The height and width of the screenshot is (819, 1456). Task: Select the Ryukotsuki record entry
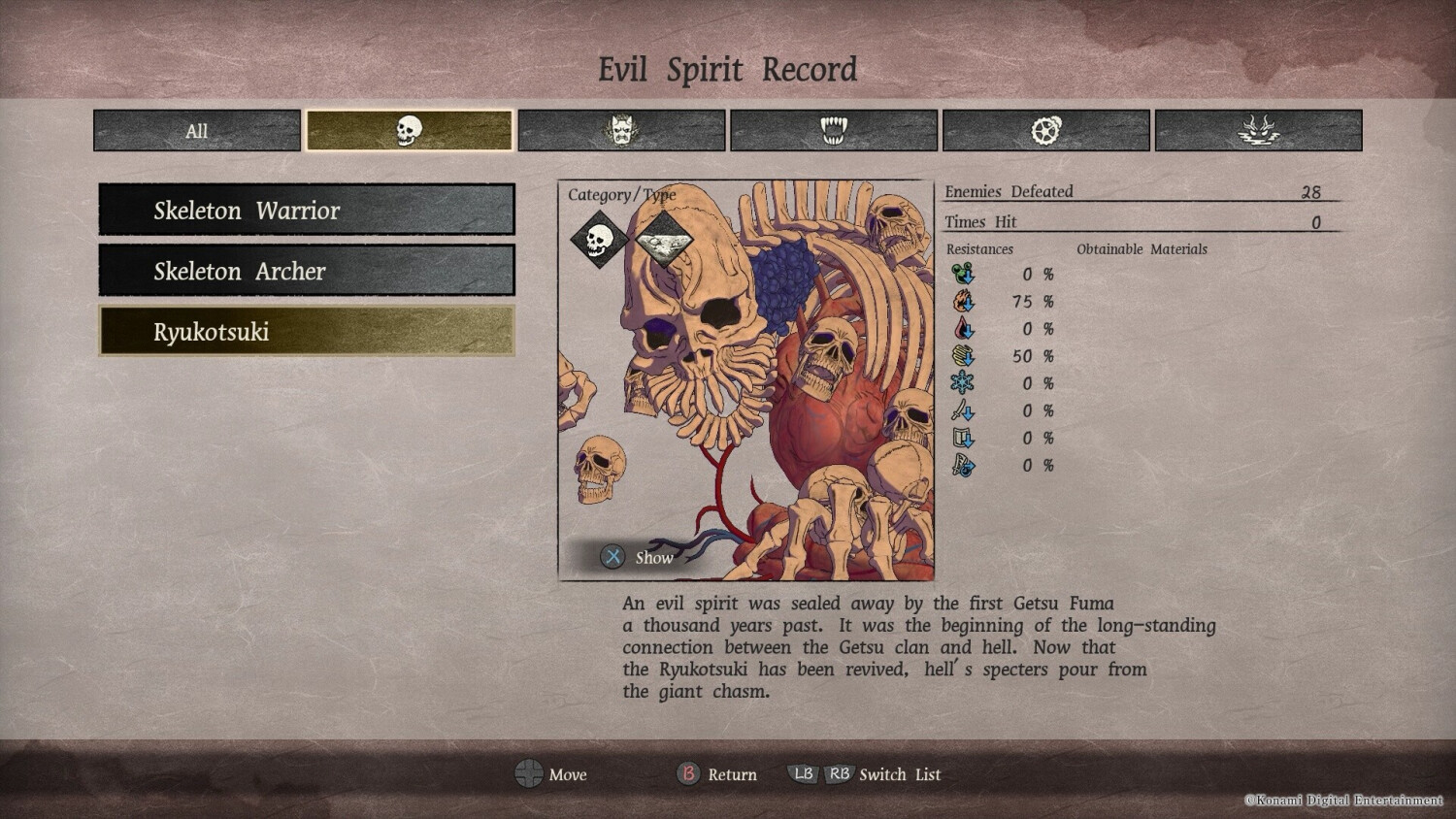tap(307, 332)
